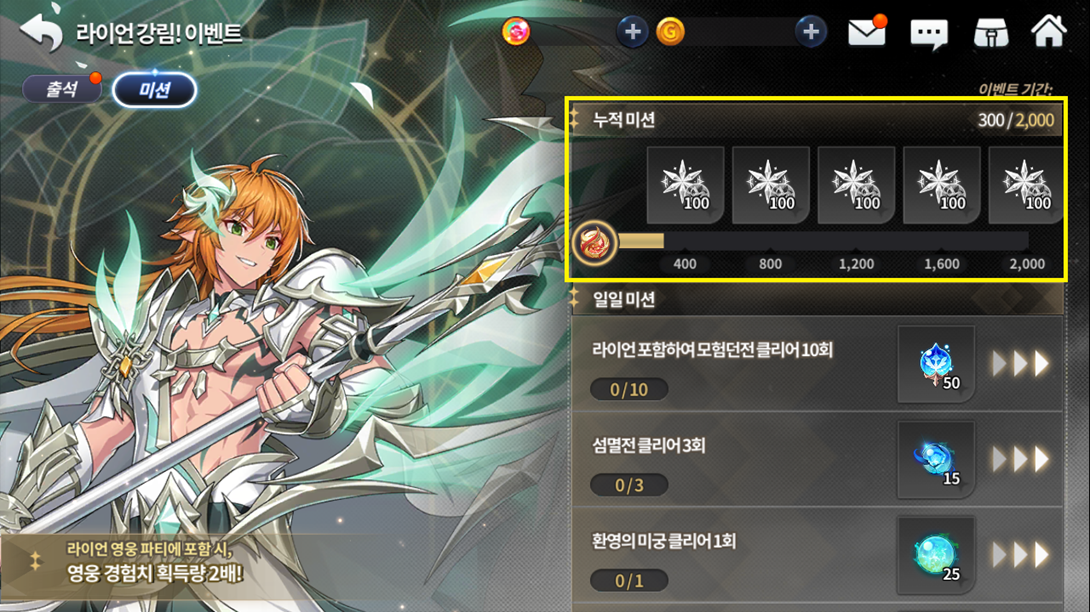The image size is (1090, 612).
Task: Open the inventory bag icon
Action: point(990,33)
